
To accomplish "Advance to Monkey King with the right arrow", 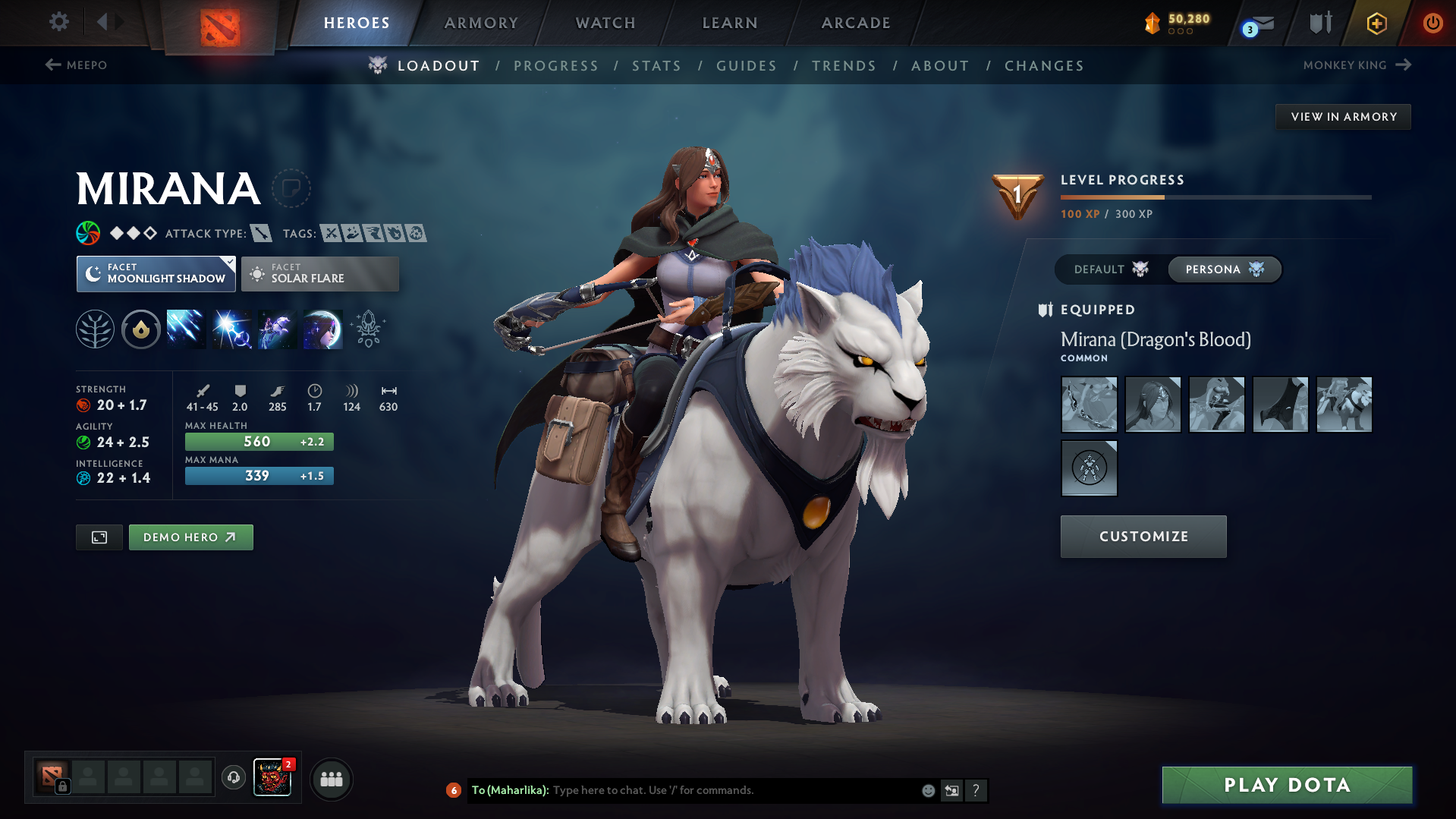I will pyautogui.click(x=1403, y=65).
